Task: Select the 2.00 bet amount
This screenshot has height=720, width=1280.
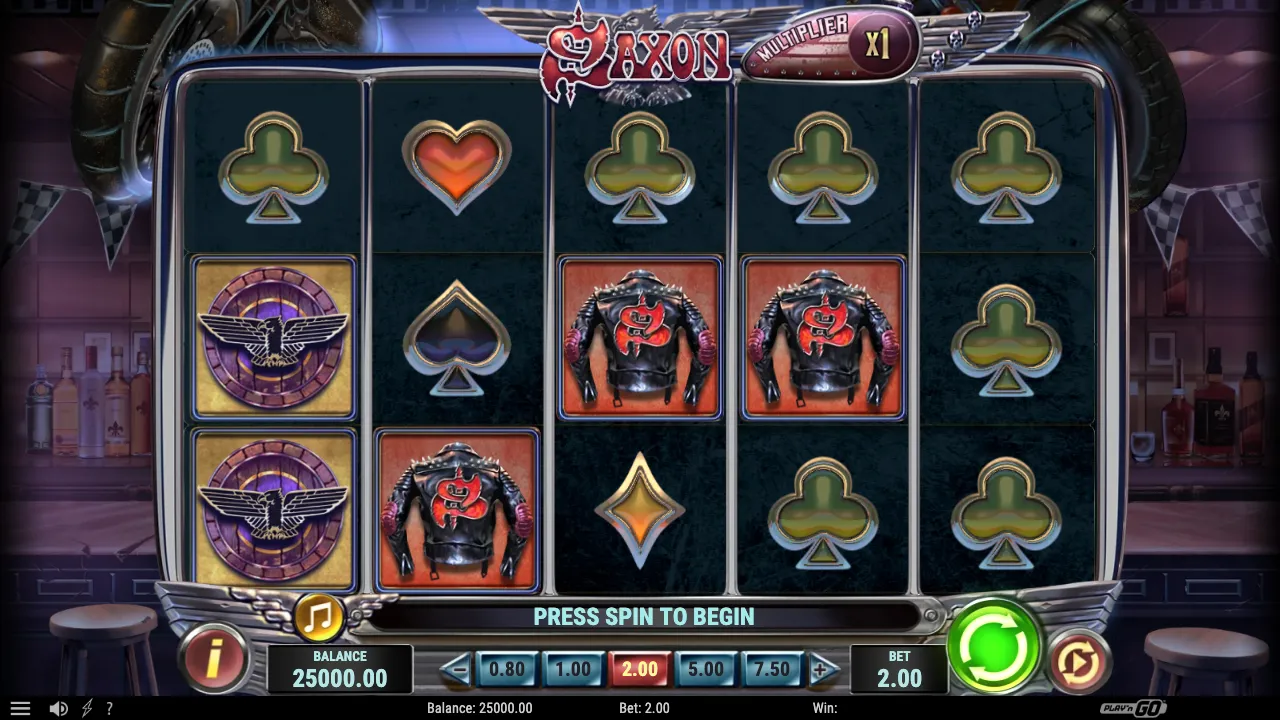Action: coord(640,669)
